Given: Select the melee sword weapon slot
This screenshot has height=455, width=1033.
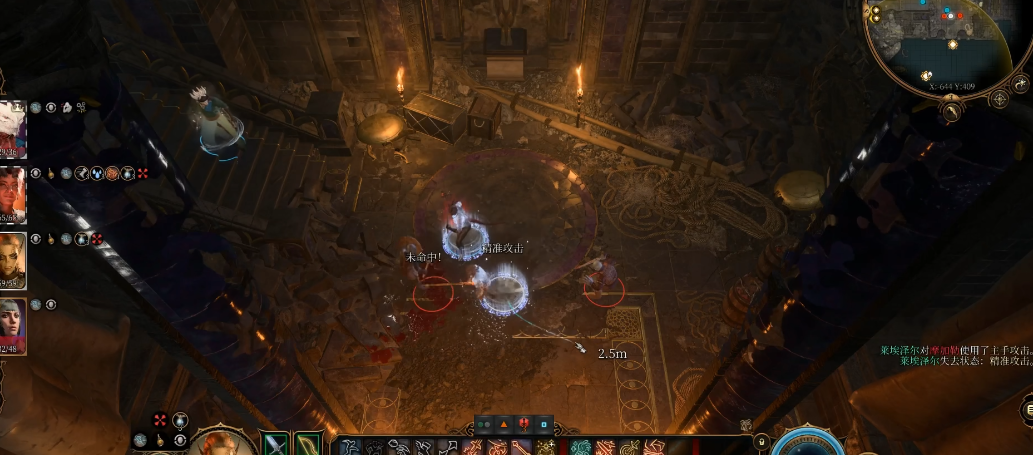Looking at the screenshot, I should (x=274, y=444).
